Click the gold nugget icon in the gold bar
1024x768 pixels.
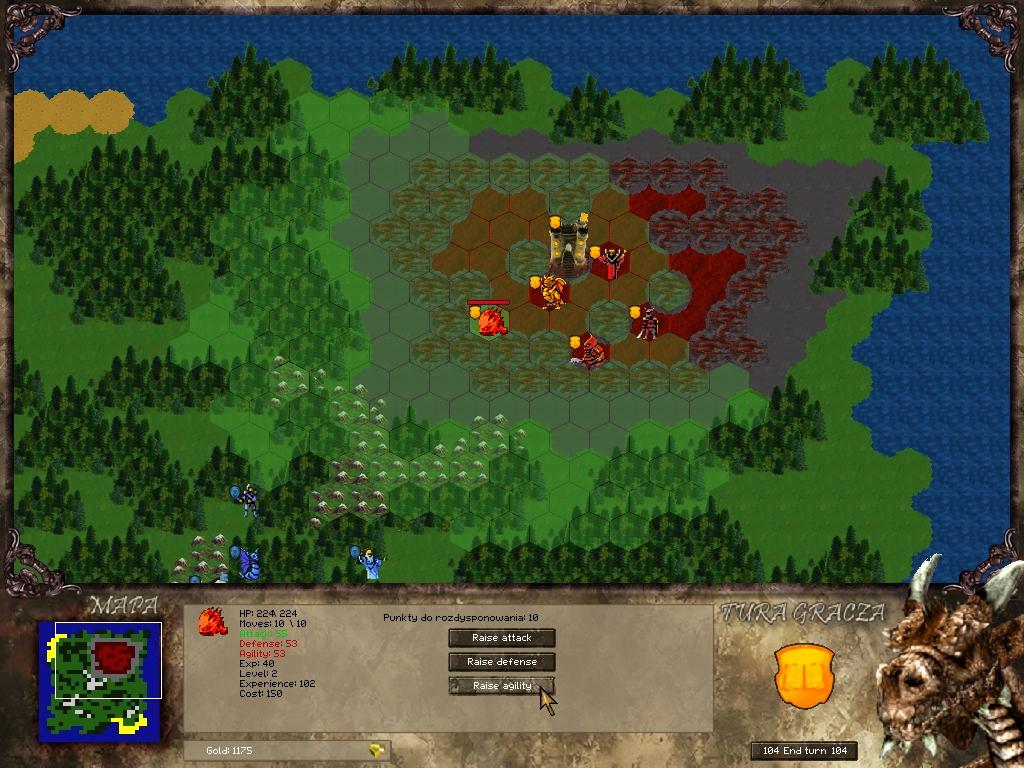tap(376, 750)
